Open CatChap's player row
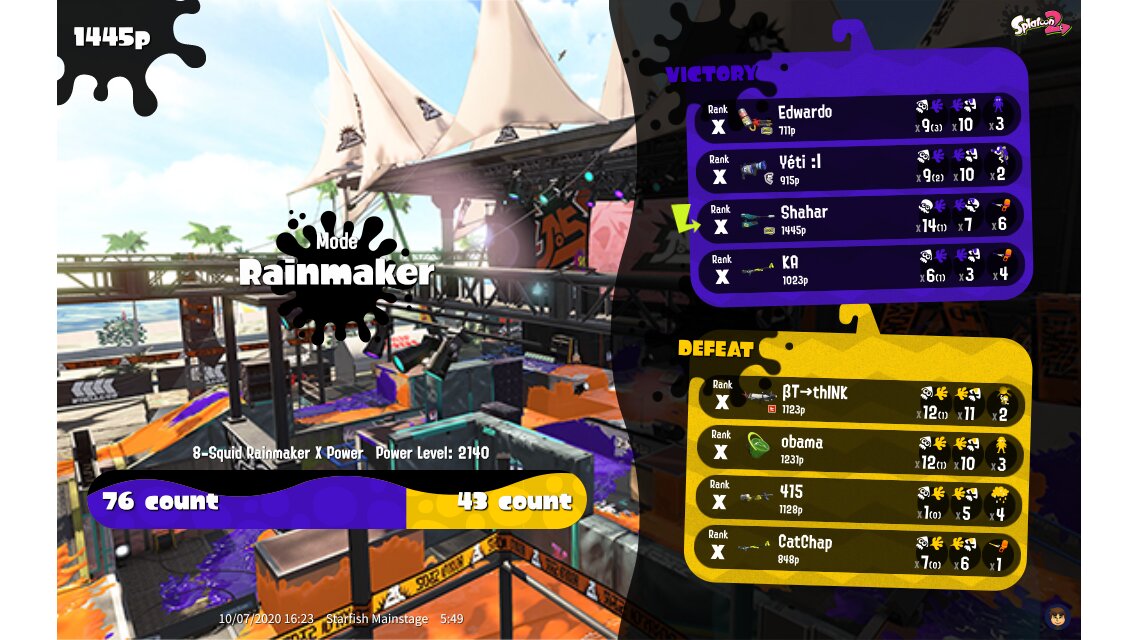Image resolution: width=1138 pixels, height=640 pixels. 858,550
